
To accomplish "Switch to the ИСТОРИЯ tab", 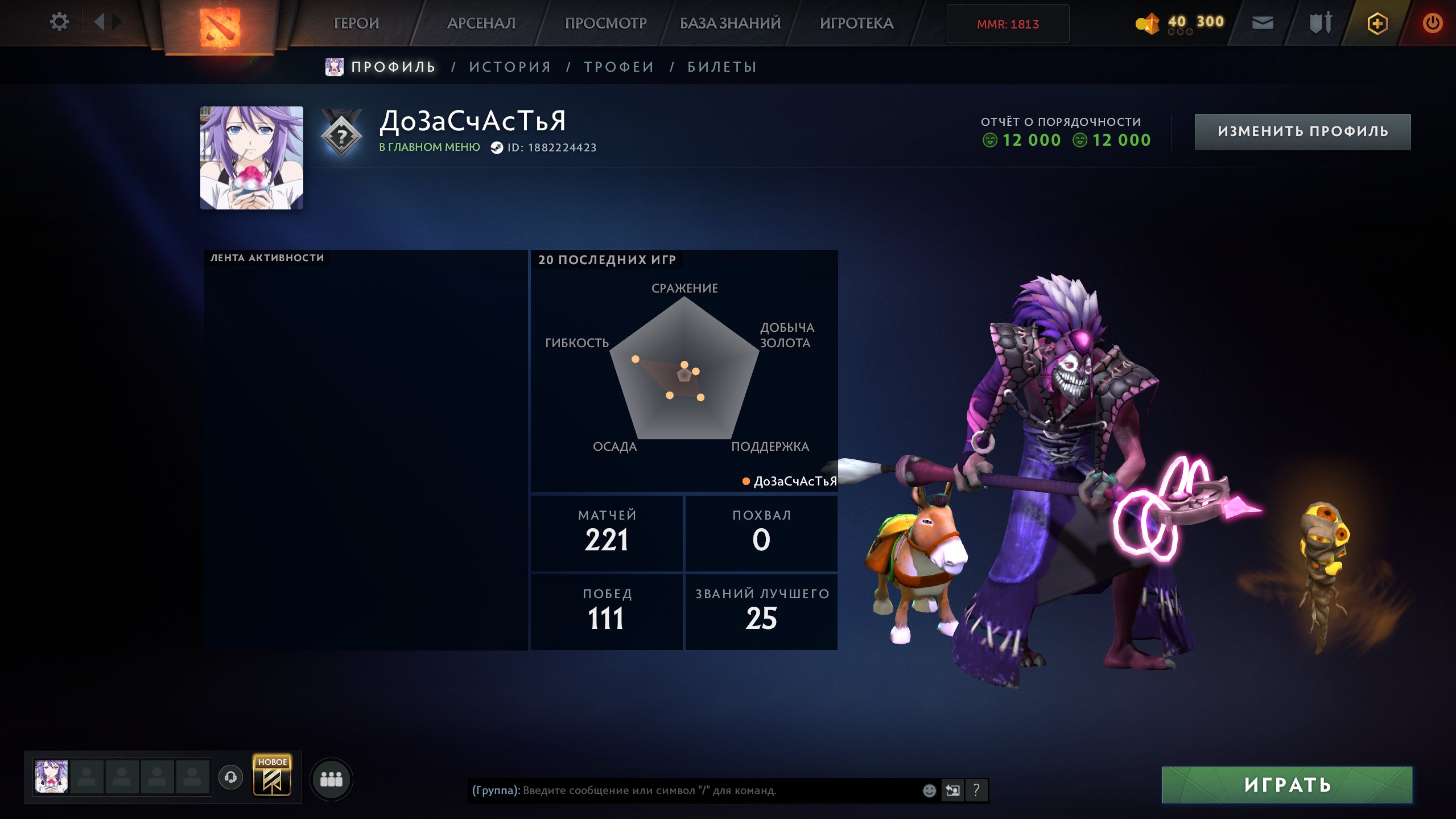I will tap(510, 66).
